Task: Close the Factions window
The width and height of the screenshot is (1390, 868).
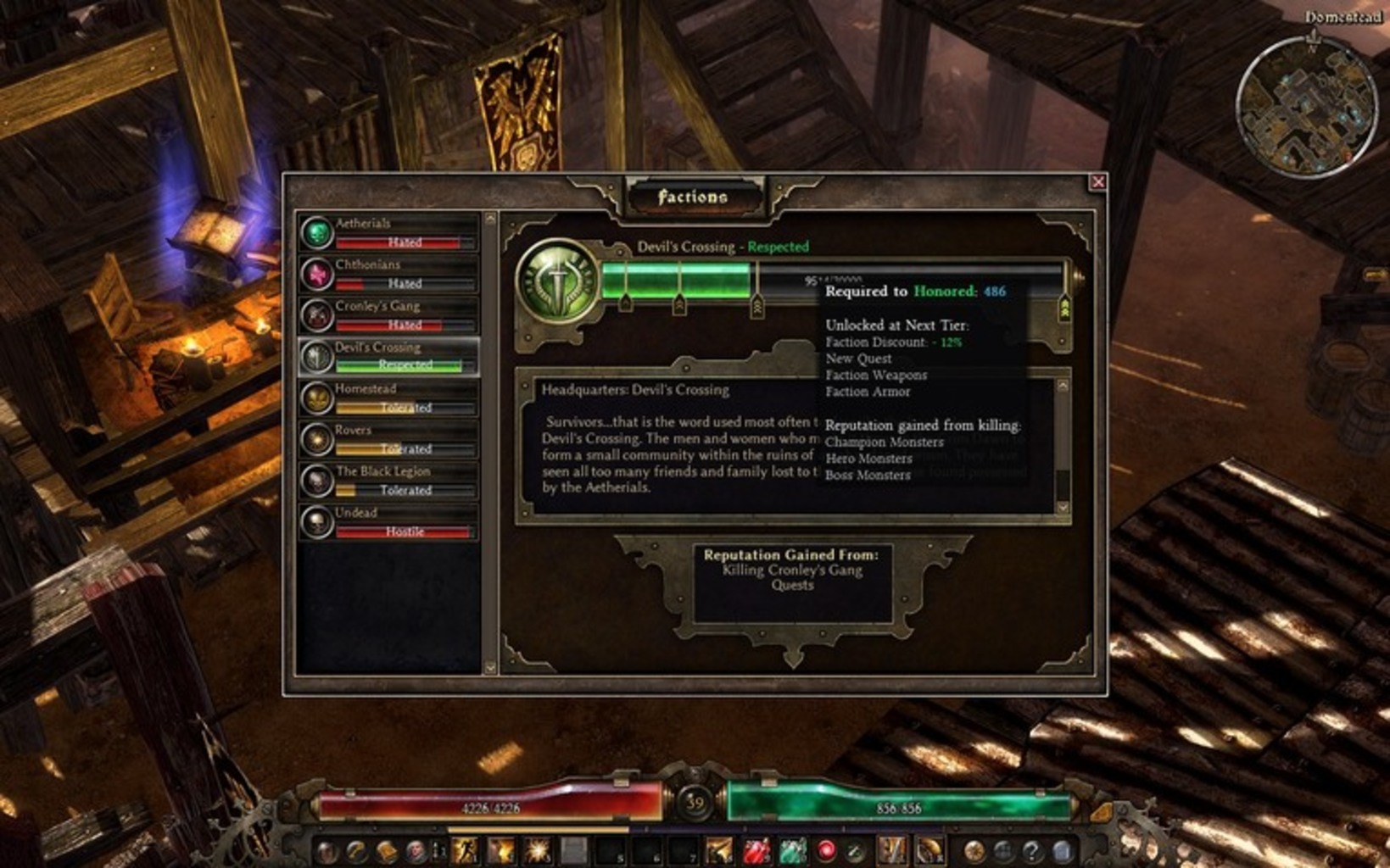Action: (1097, 182)
